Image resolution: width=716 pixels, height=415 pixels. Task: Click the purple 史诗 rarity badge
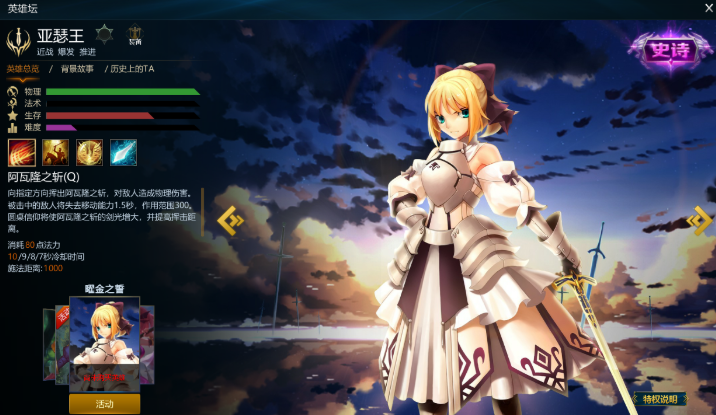664,48
